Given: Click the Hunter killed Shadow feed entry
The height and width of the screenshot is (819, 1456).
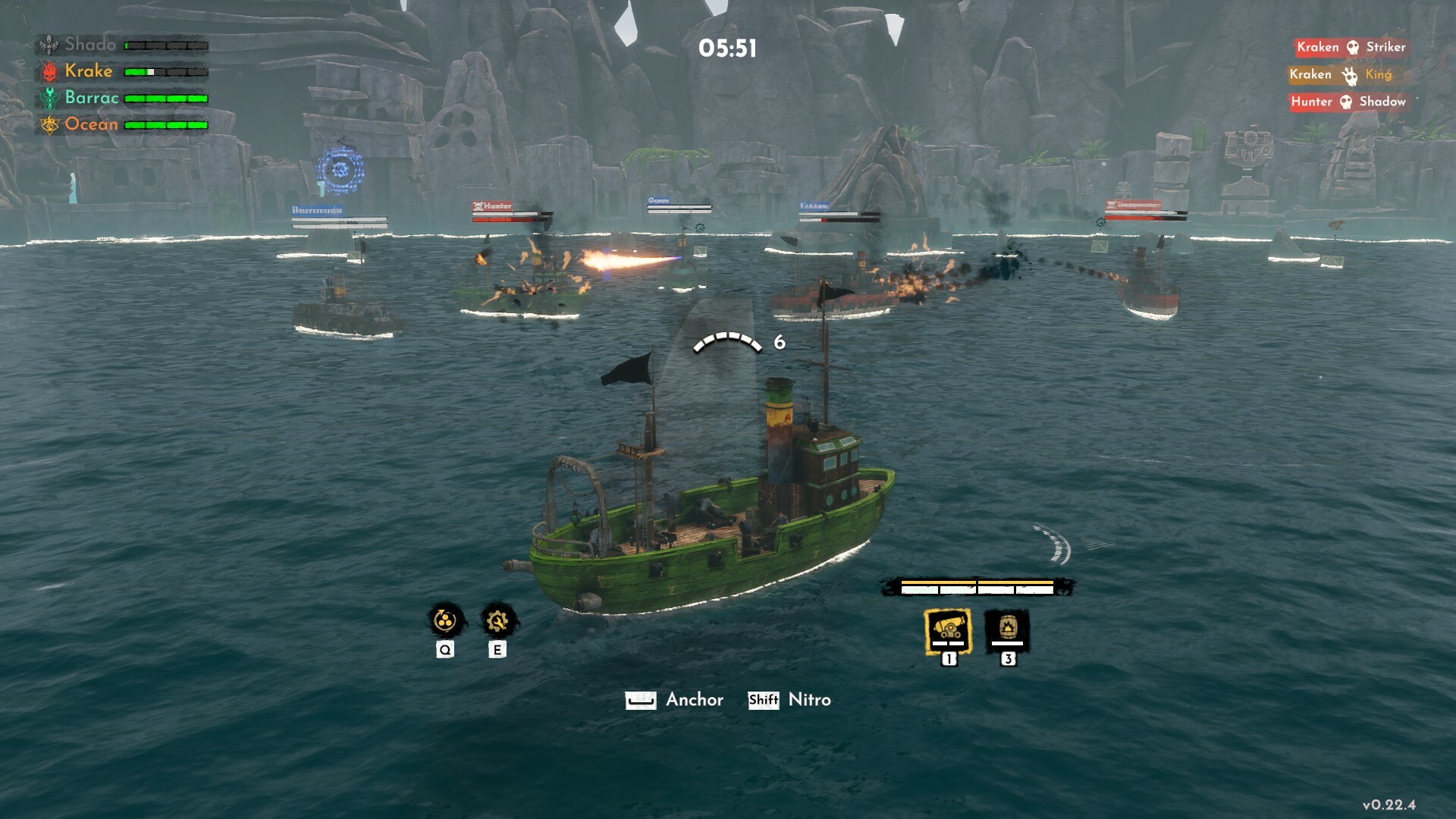Looking at the screenshot, I should 1348,102.
